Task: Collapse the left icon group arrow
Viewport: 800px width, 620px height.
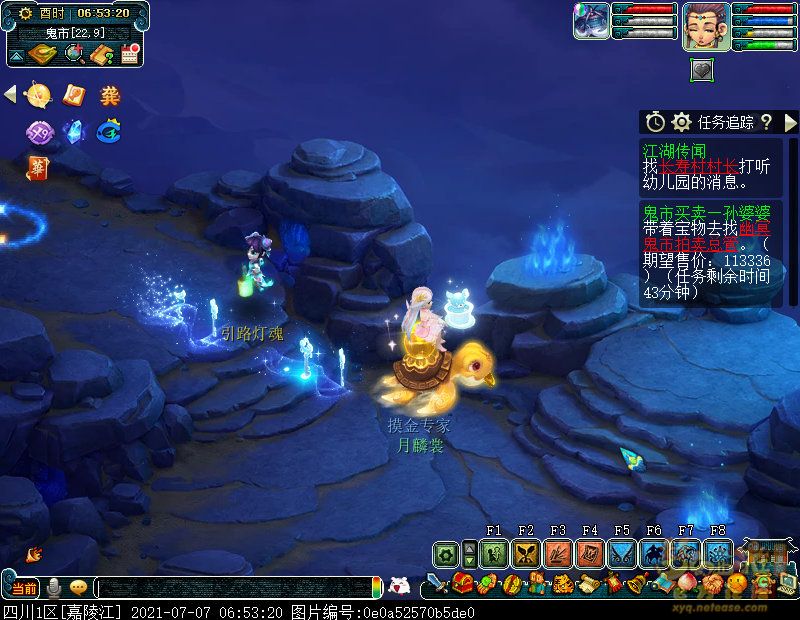Action: click(10, 95)
